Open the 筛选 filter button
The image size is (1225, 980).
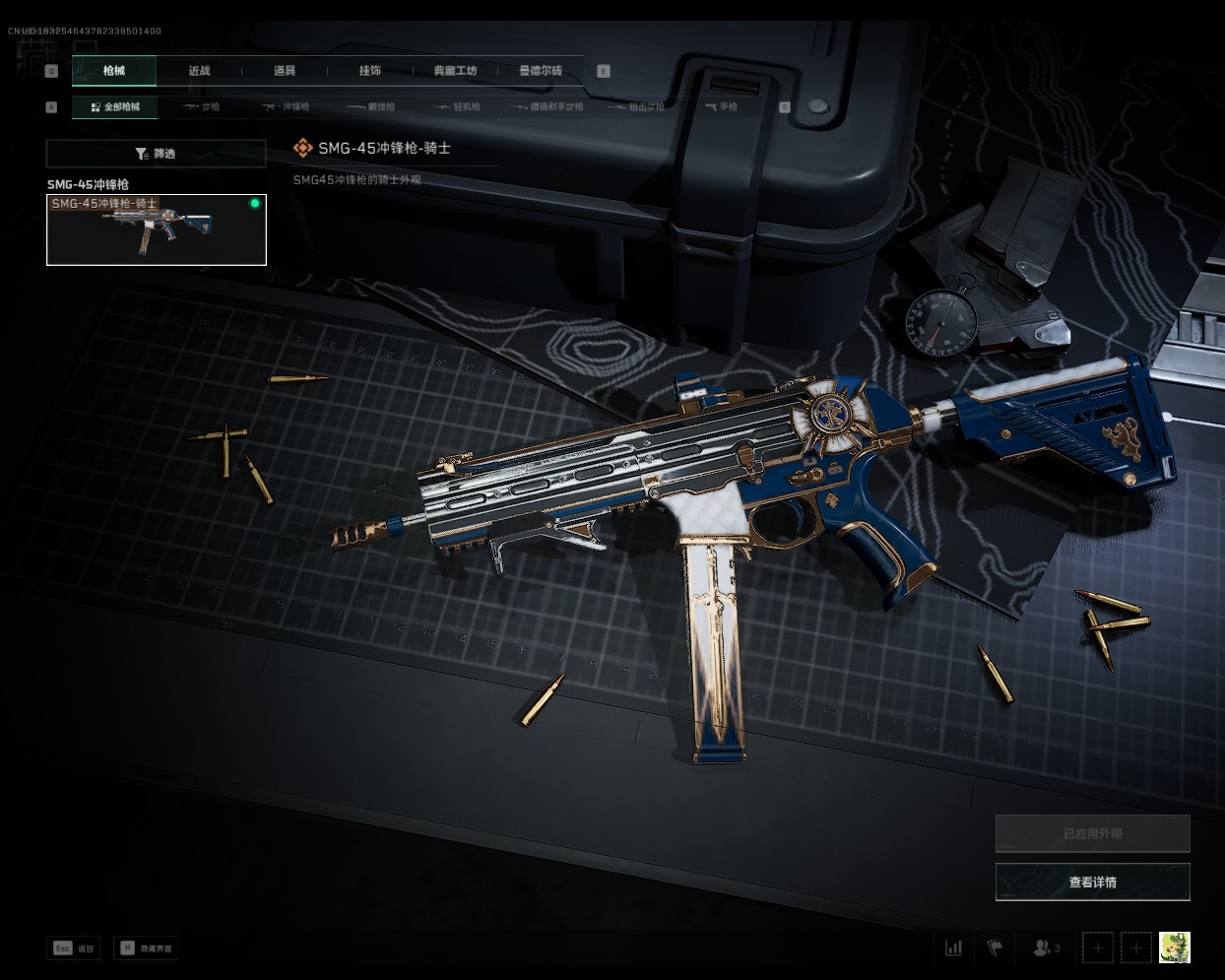(156, 154)
